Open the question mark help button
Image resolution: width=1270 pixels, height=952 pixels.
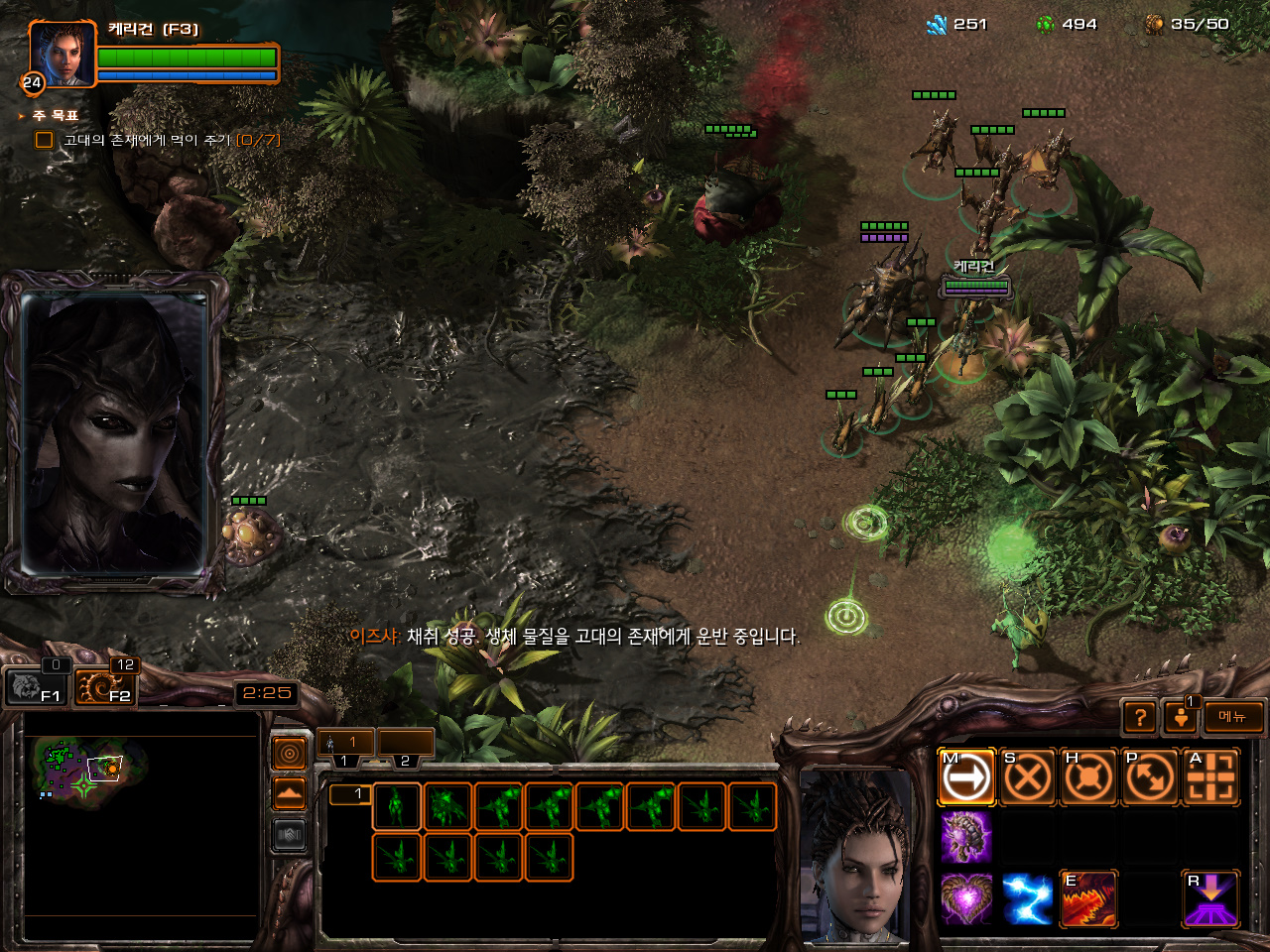click(x=1140, y=717)
